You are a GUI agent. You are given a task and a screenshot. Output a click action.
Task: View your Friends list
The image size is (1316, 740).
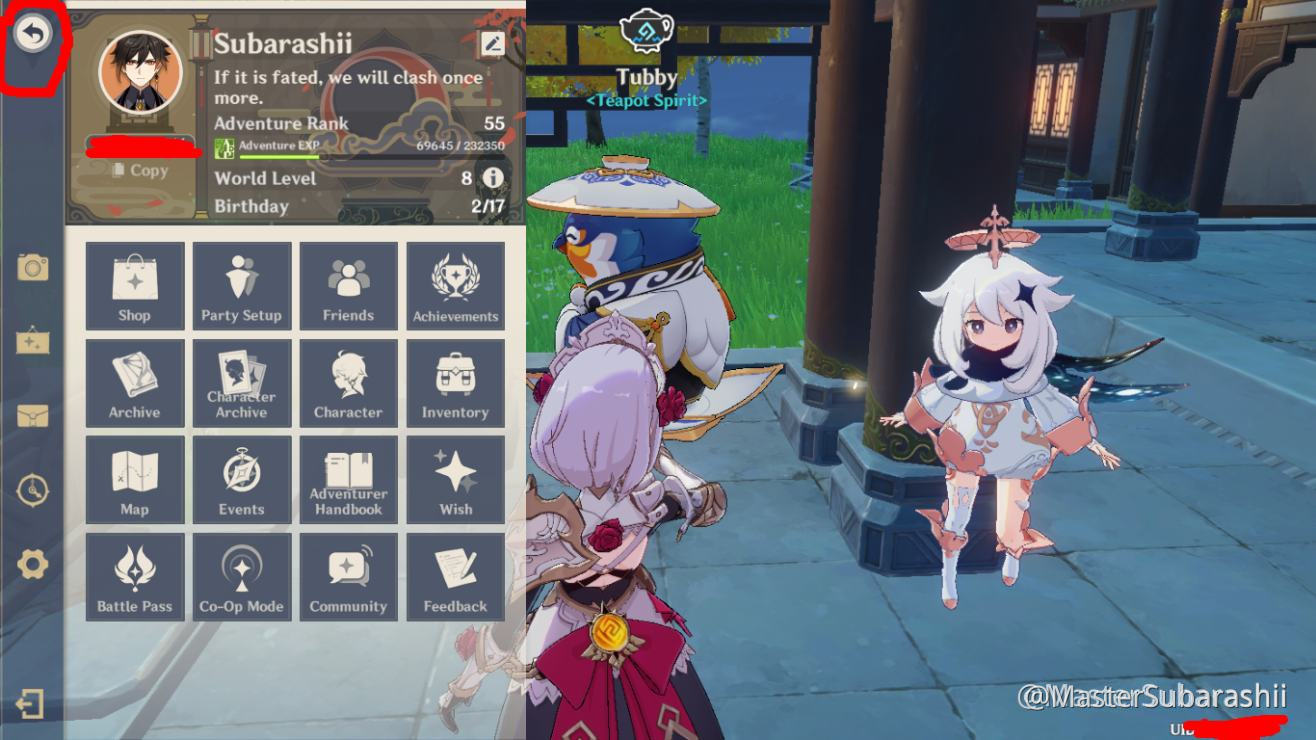348,285
